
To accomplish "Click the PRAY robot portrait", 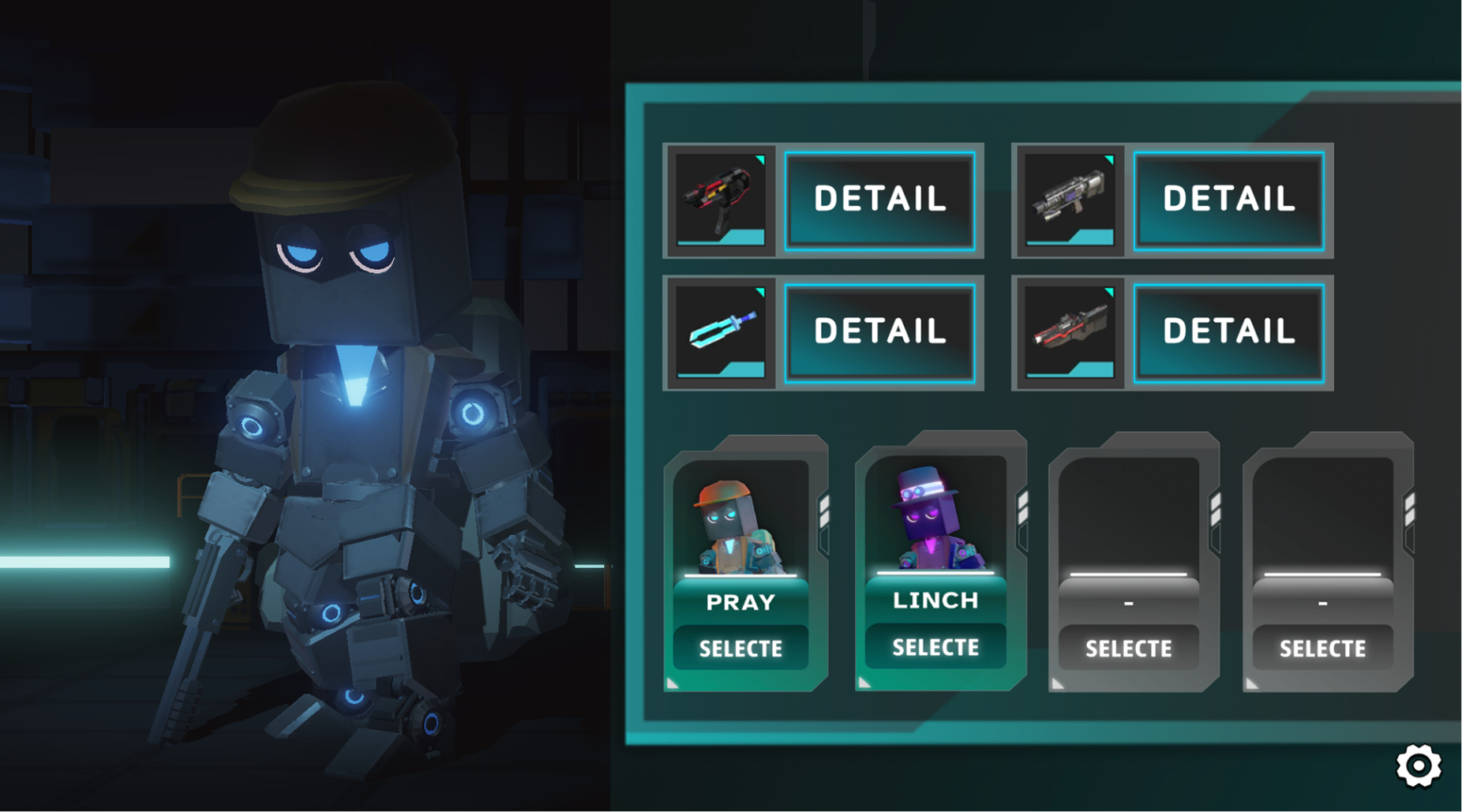I will 739,525.
